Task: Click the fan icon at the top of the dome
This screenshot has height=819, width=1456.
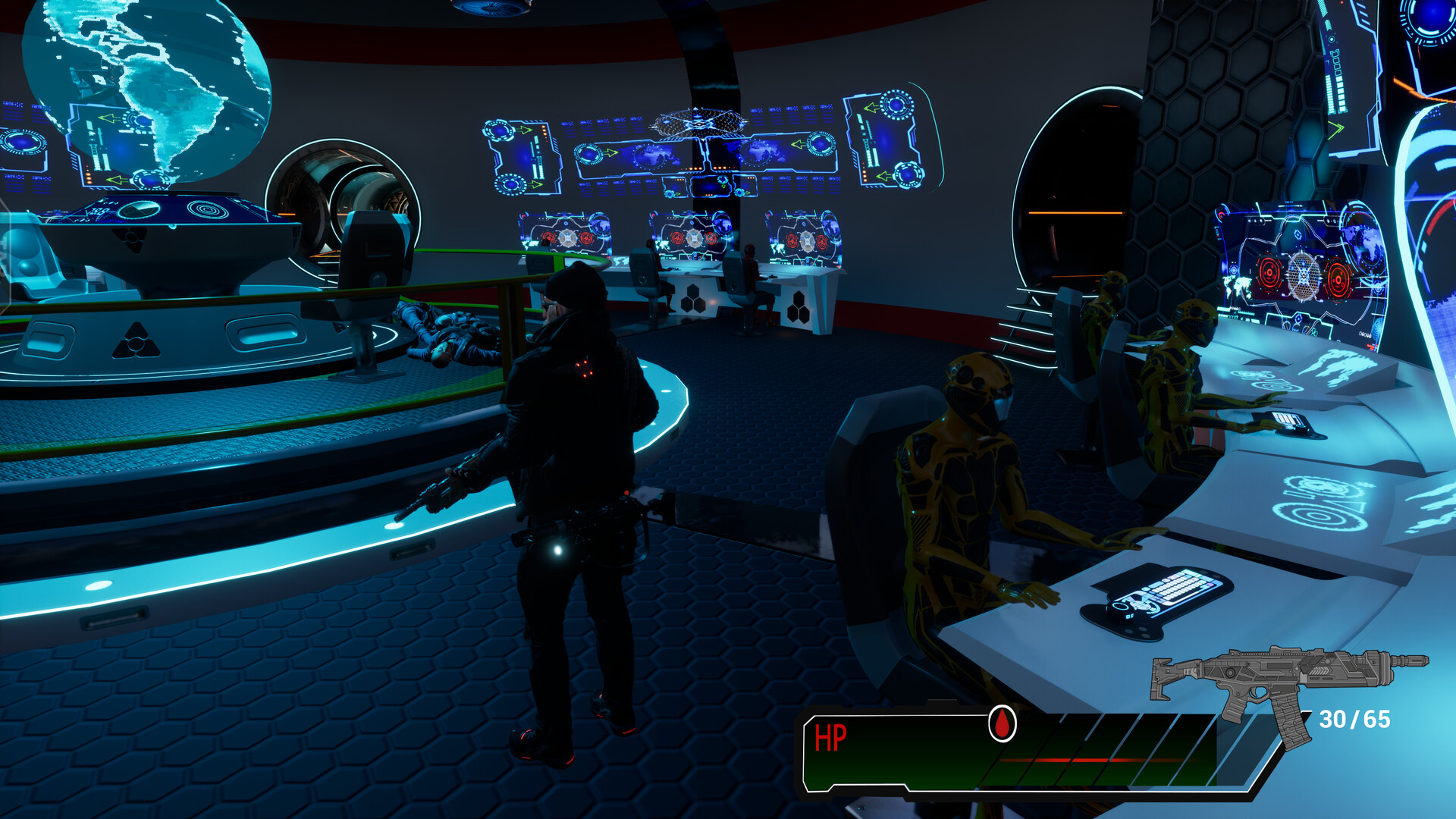Action: point(491,9)
